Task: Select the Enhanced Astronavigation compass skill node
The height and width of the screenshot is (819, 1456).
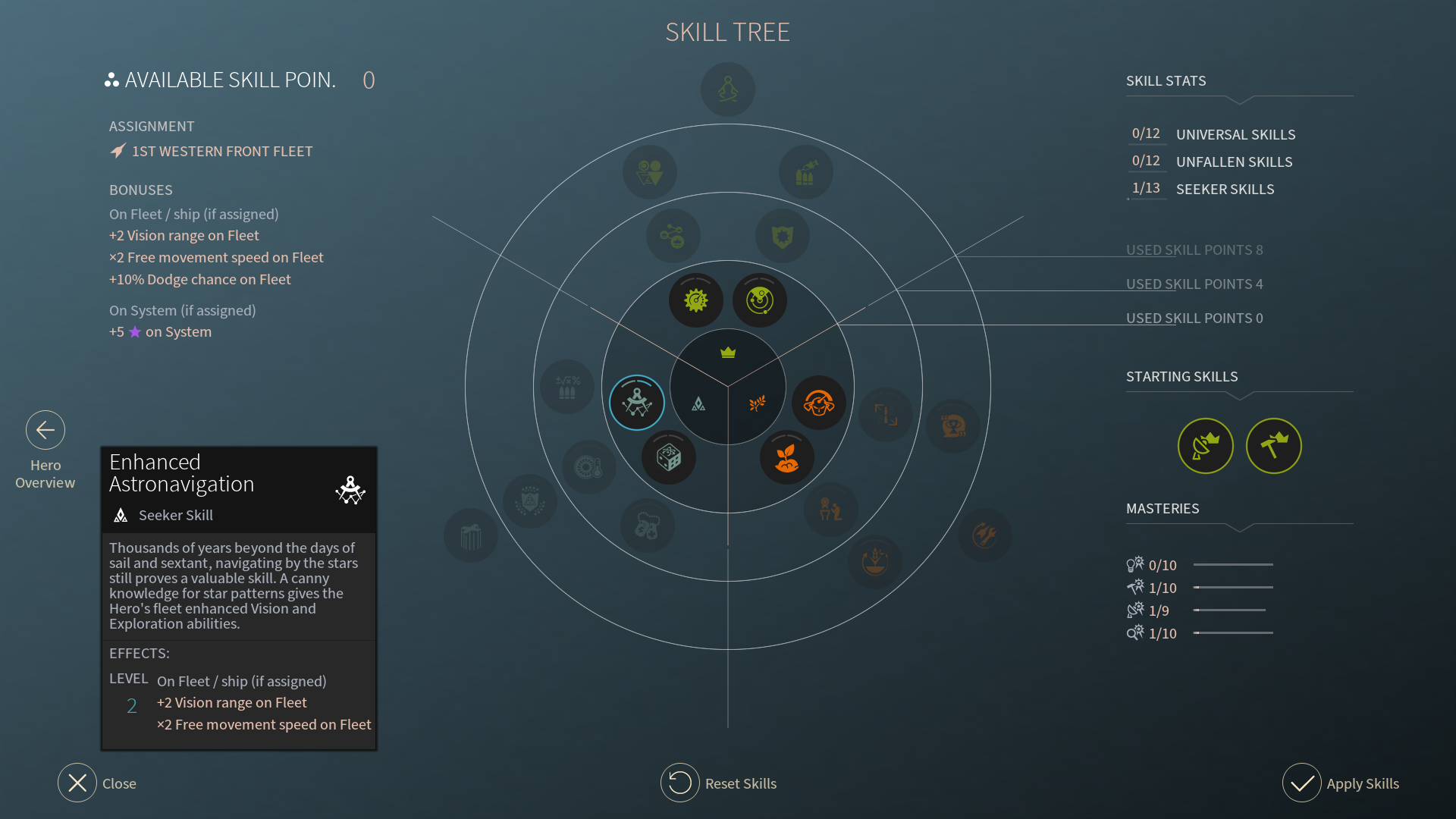Action: click(637, 403)
